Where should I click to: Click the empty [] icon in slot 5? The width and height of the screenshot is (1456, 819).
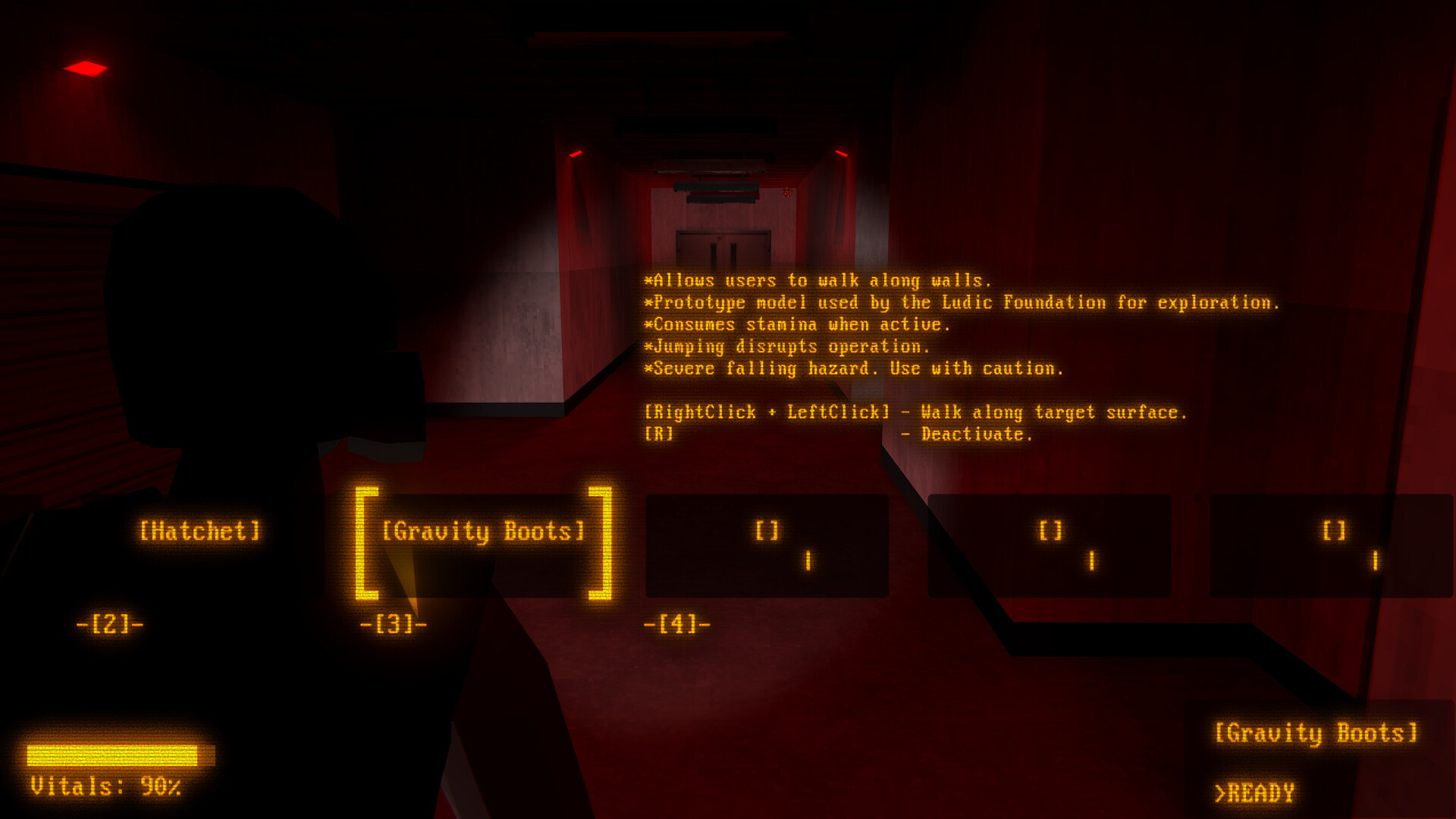click(x=1050, y=531)
